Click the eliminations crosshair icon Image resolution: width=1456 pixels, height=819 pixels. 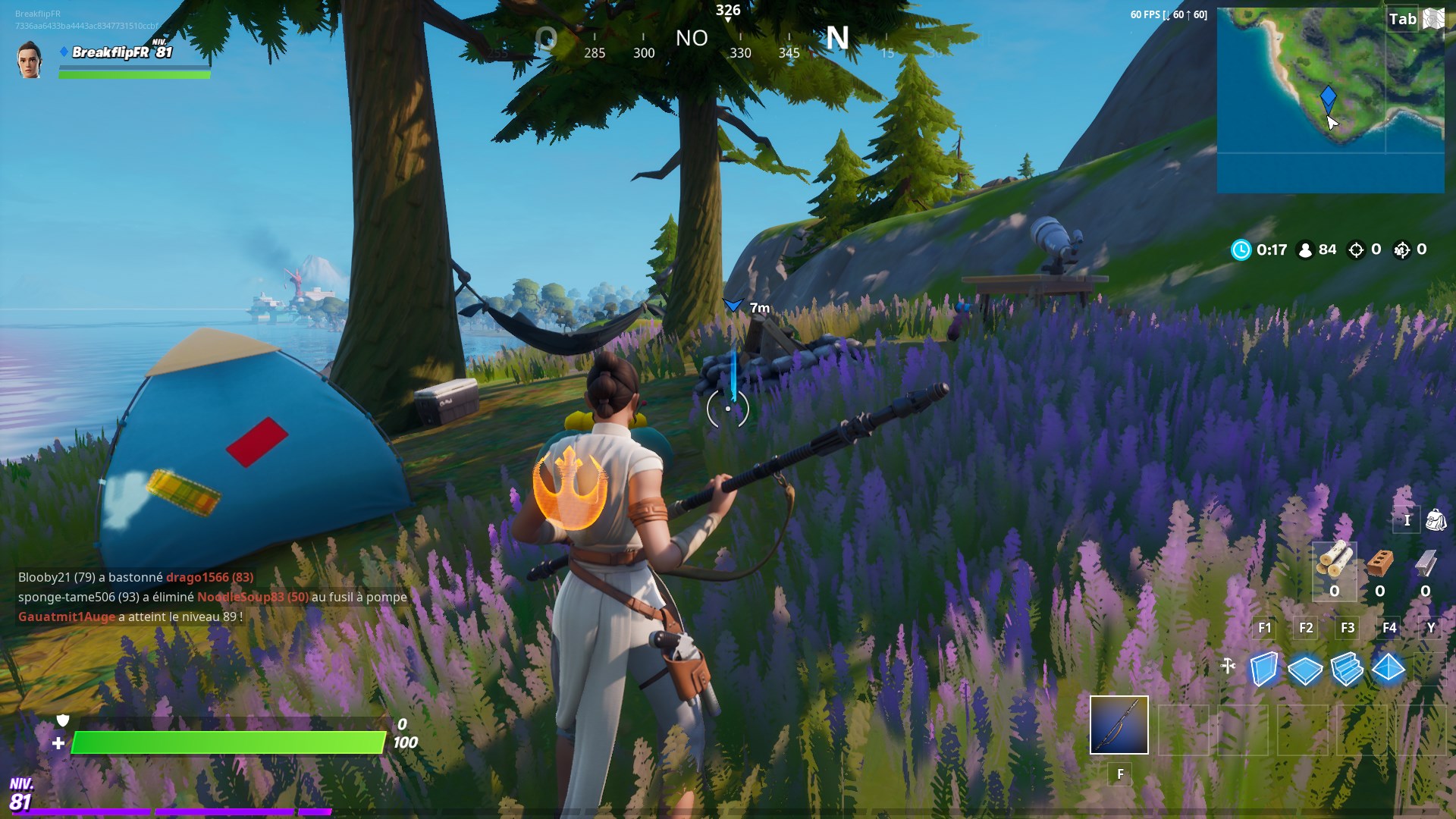1356,249
